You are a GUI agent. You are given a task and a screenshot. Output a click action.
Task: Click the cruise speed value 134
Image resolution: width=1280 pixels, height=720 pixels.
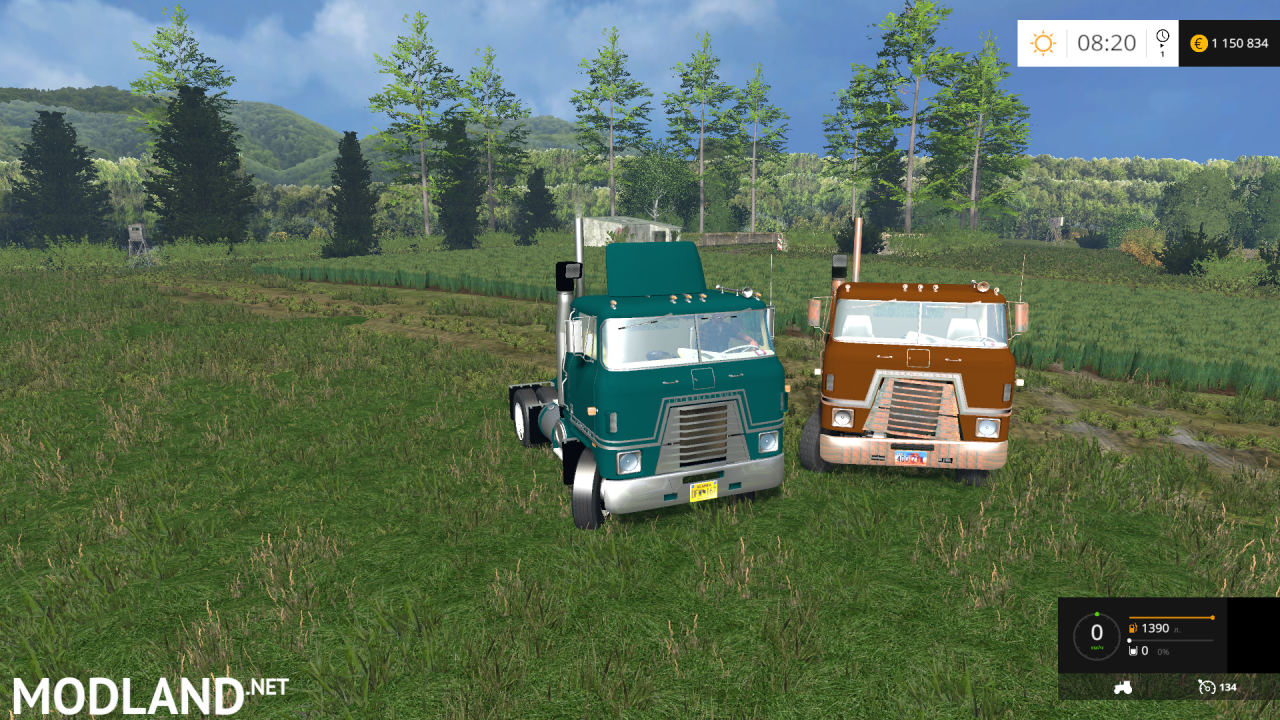pos(1228,688)
